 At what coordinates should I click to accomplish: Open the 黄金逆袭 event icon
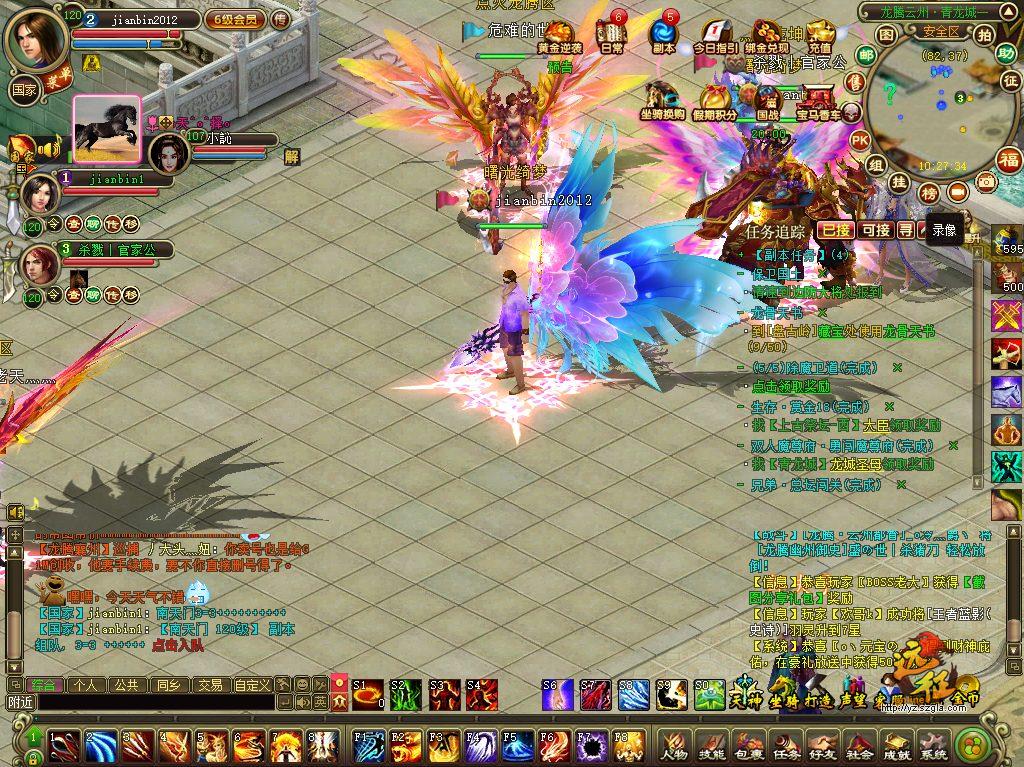click(559, 37)
